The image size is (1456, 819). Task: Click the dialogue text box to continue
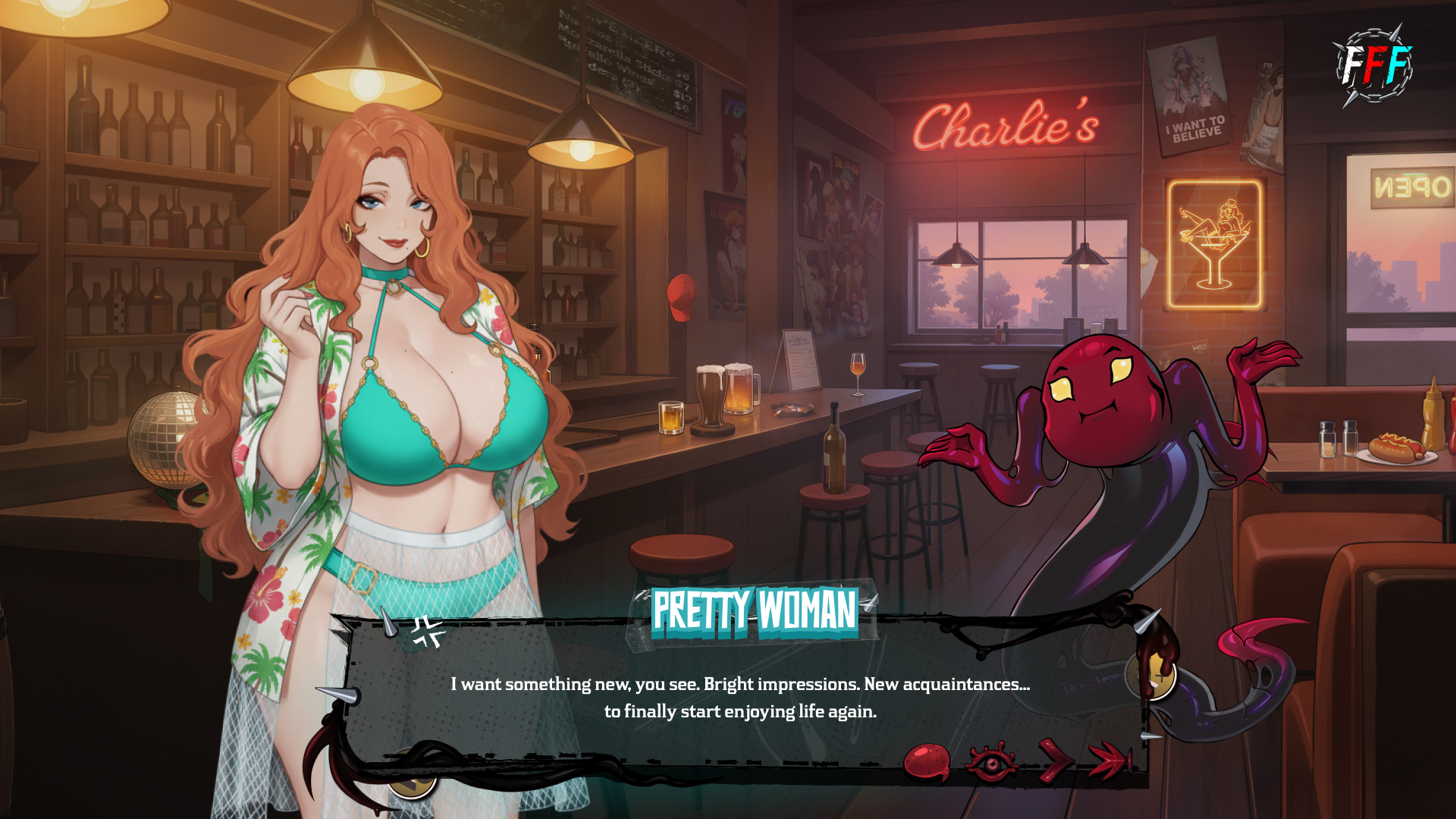pos(739,697)
